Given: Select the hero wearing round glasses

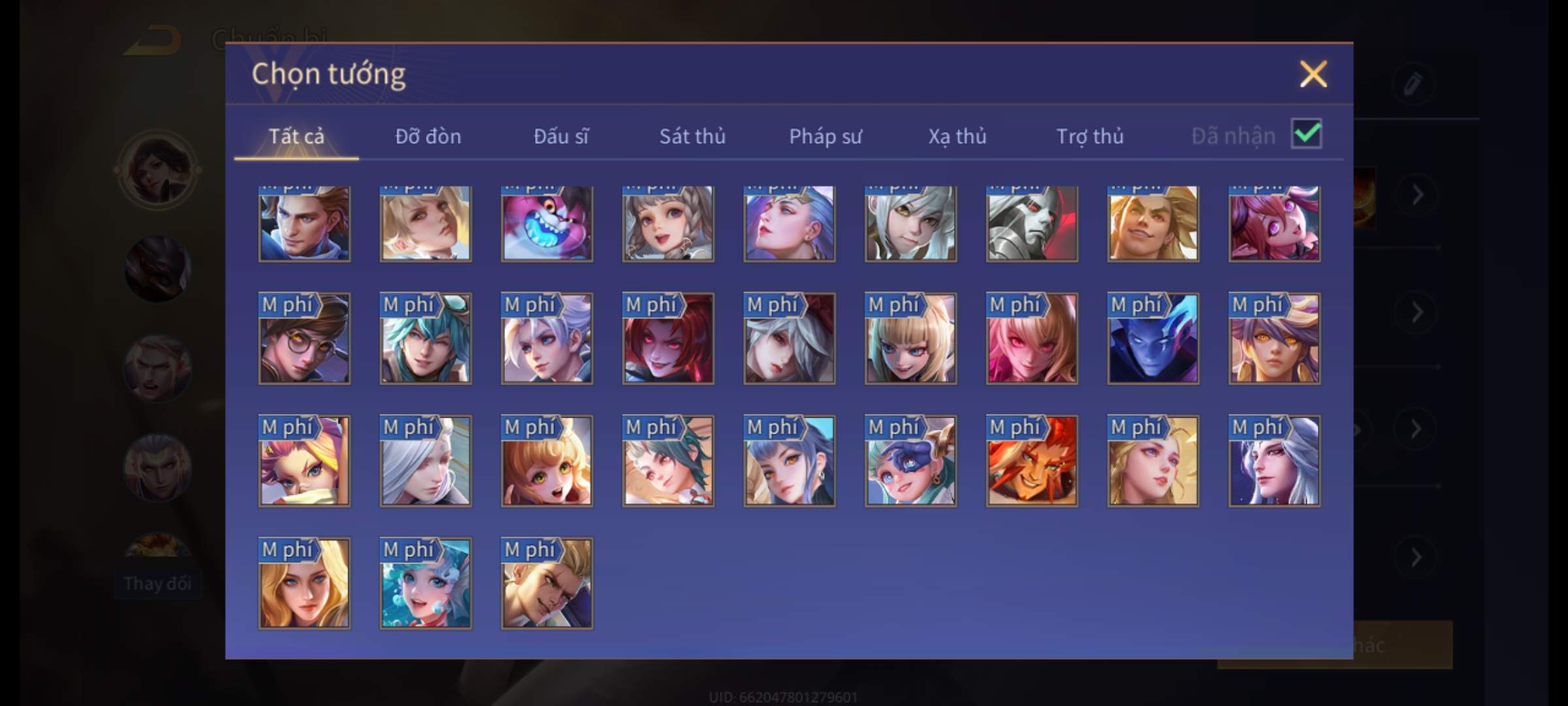Looking at the screenshot, I should click(x=304, y=339).
